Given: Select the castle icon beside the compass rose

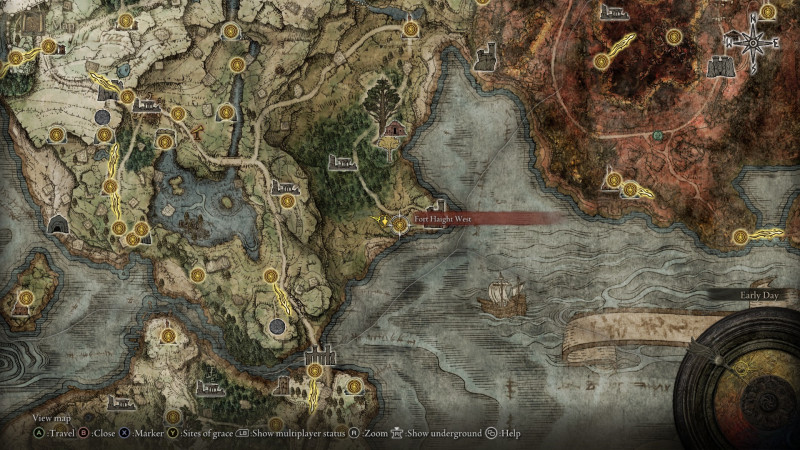Looking at the screenshot, I should point(720,66).
